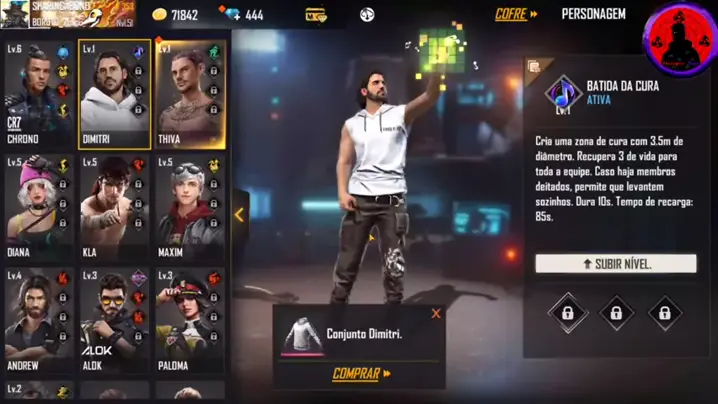The width and height of the screenshot is (718, 404).
Task: Pick the Alok character card
Action: [113, 321]
